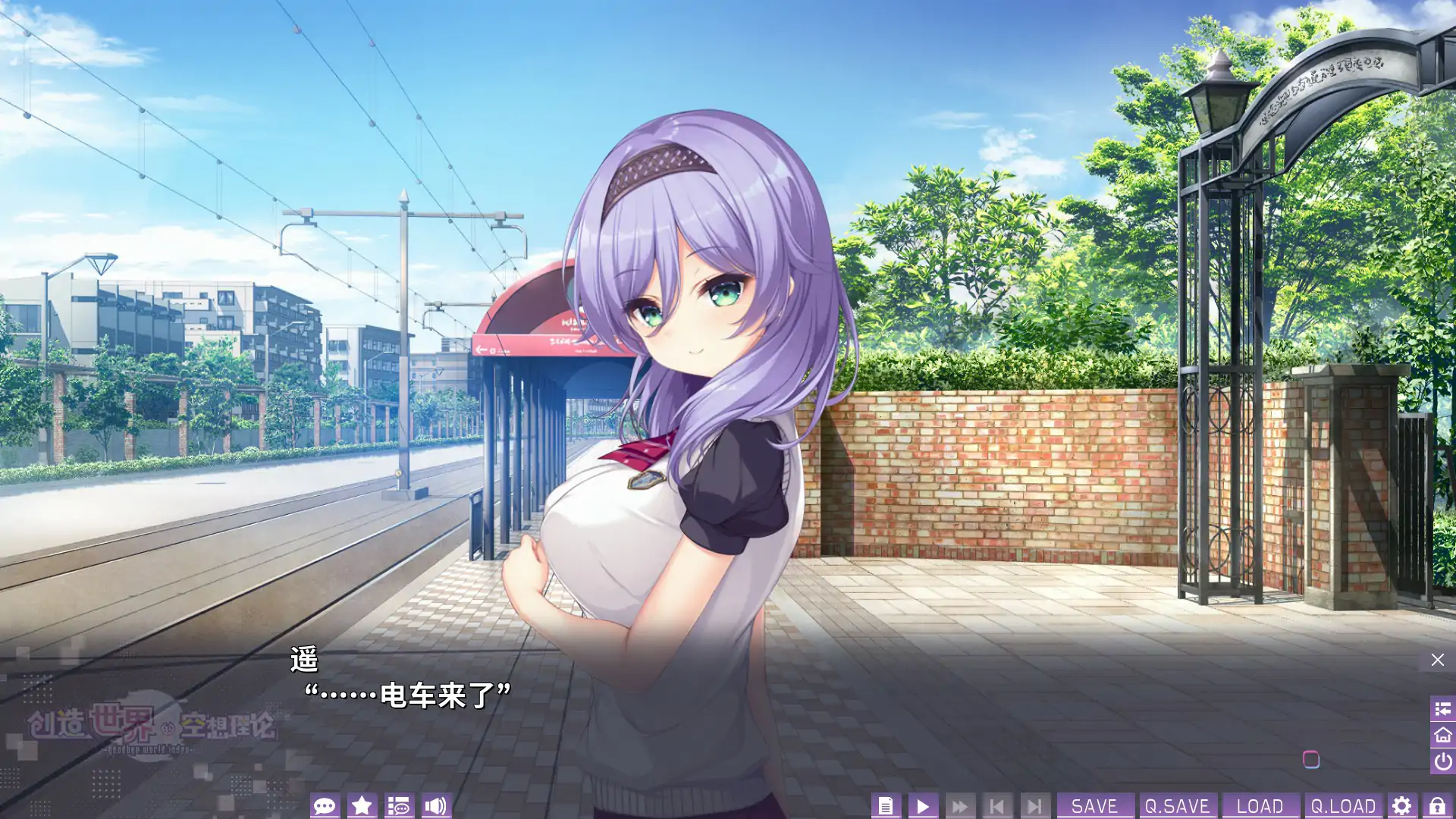Open settings with the gear icon
The width and height of the screenshot is (1456, 819).
(1403, 805)
